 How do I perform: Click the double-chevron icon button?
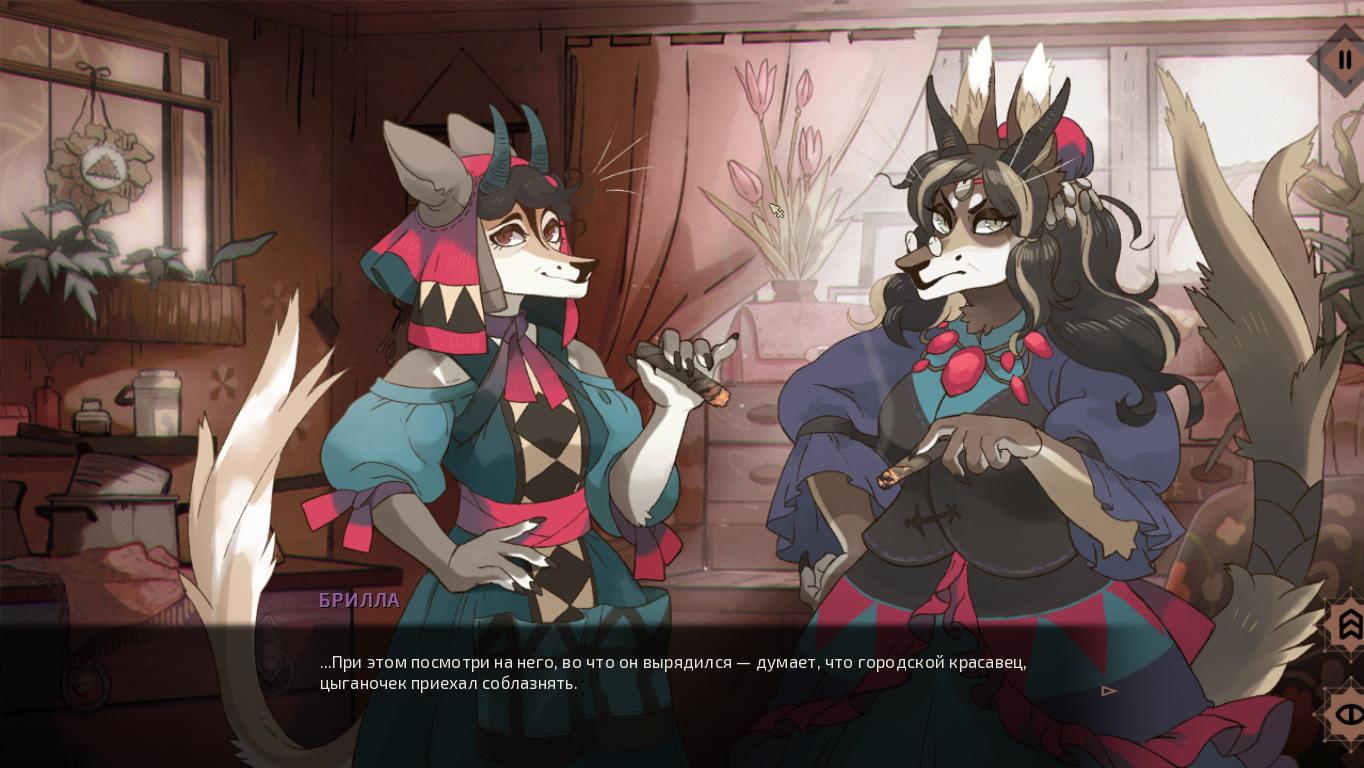point(1348,623)
